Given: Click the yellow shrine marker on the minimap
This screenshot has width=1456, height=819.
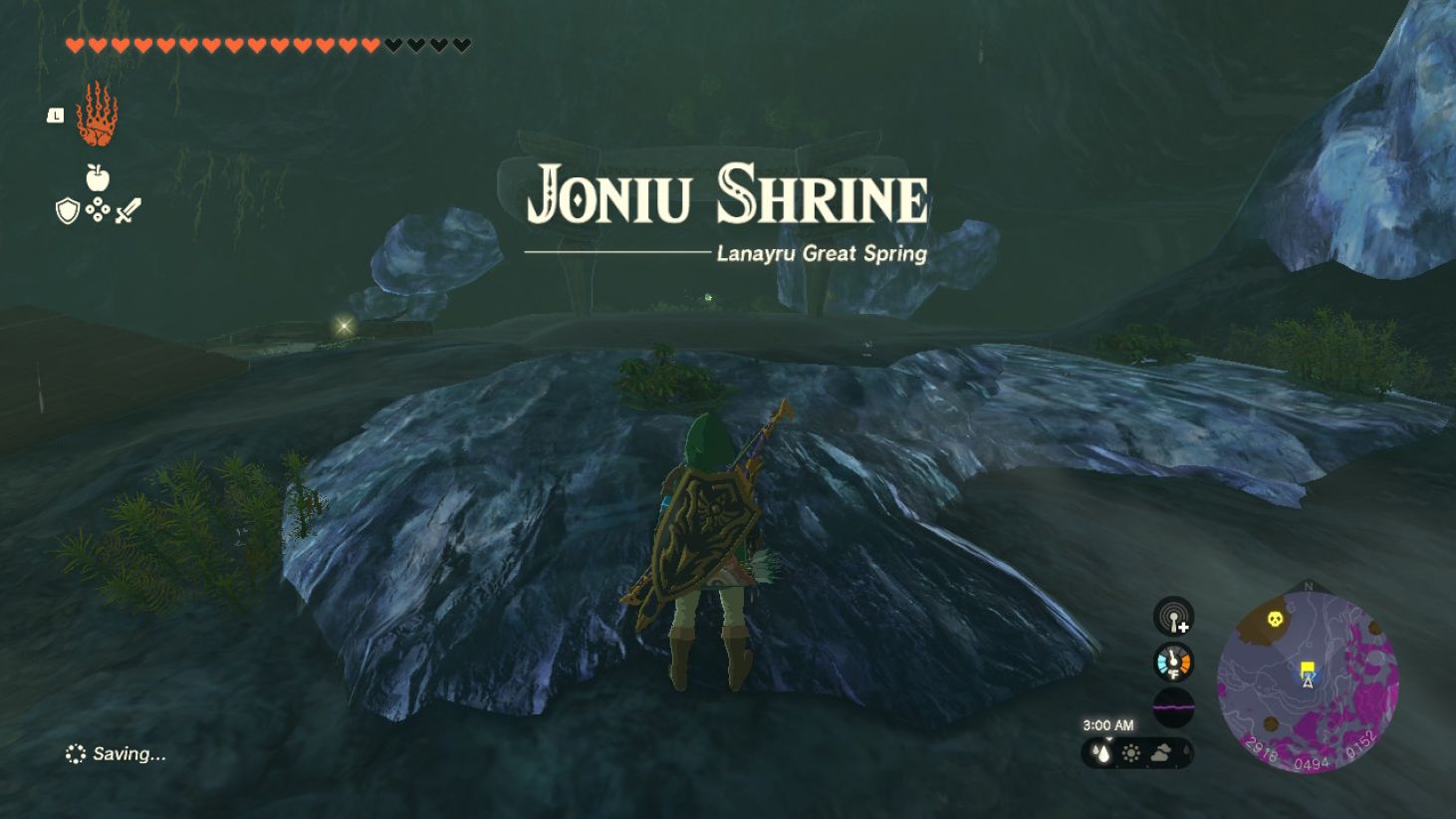Looking at the screenshot, I should coord(1307,666).
